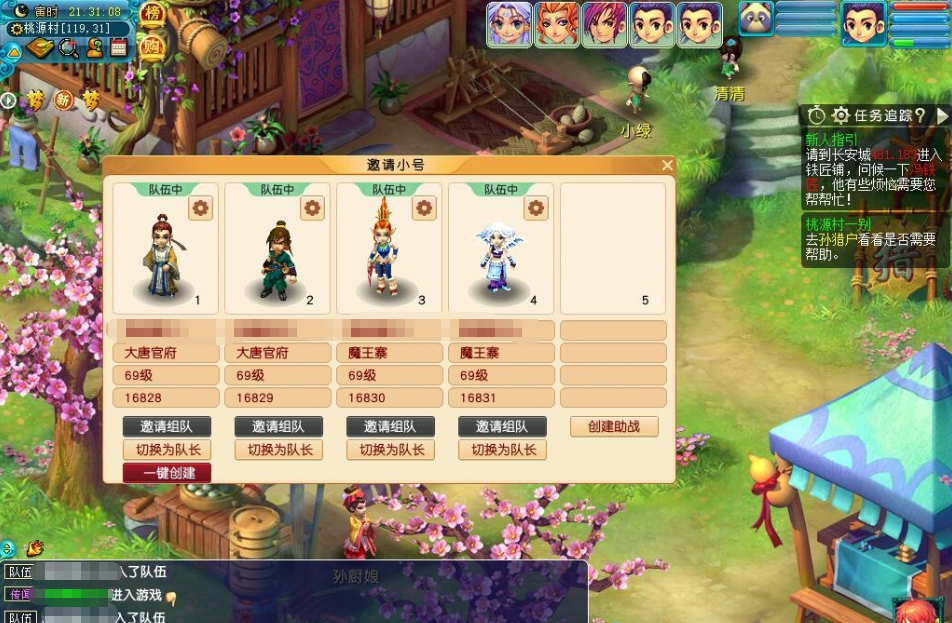The height and width of the screenshot is (623, 952).
Task: Open the 购 shop button
Action: (152, 45)
